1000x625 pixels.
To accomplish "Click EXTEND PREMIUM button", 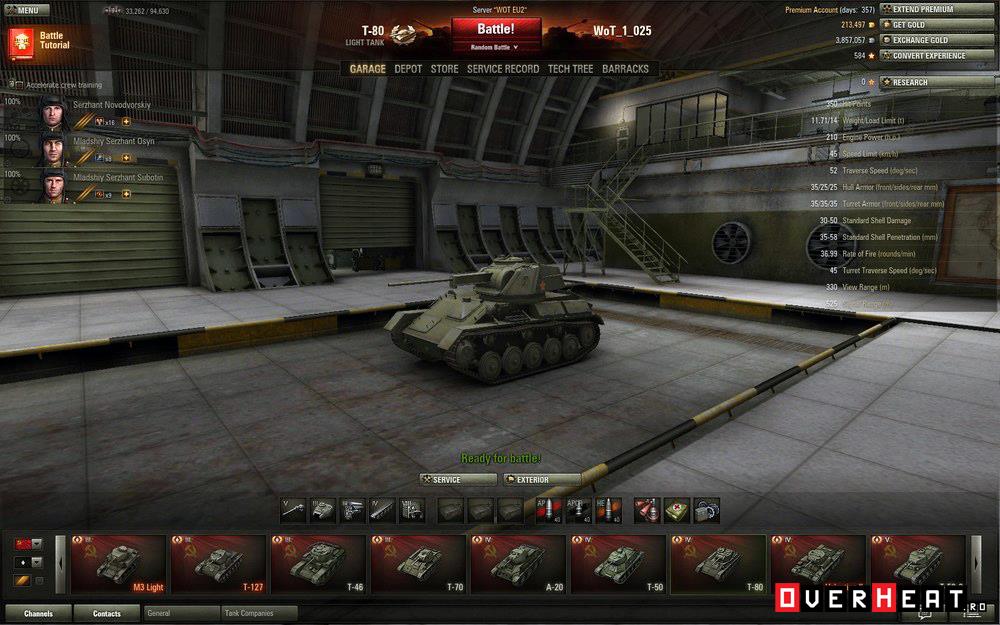I will tap(923, 9).
